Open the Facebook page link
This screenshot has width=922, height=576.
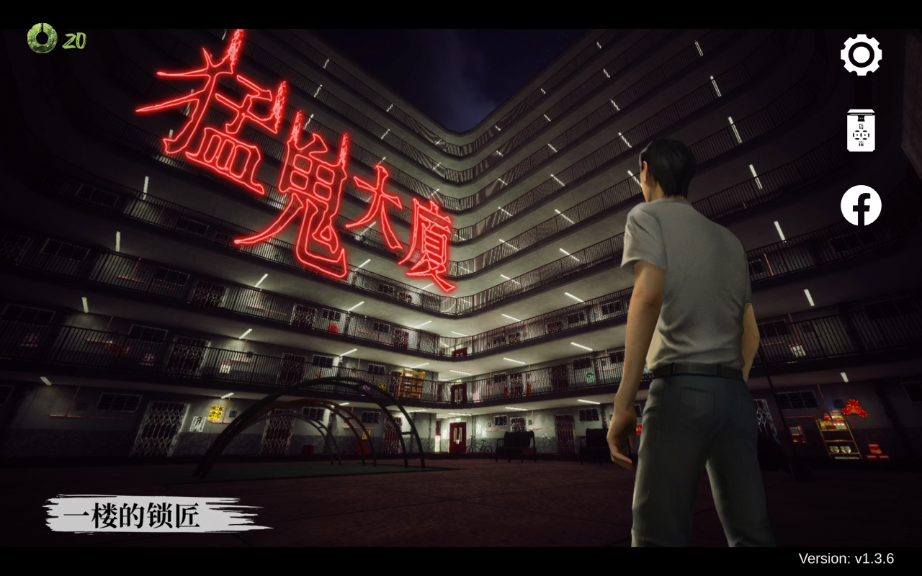[x=861, y=206]
